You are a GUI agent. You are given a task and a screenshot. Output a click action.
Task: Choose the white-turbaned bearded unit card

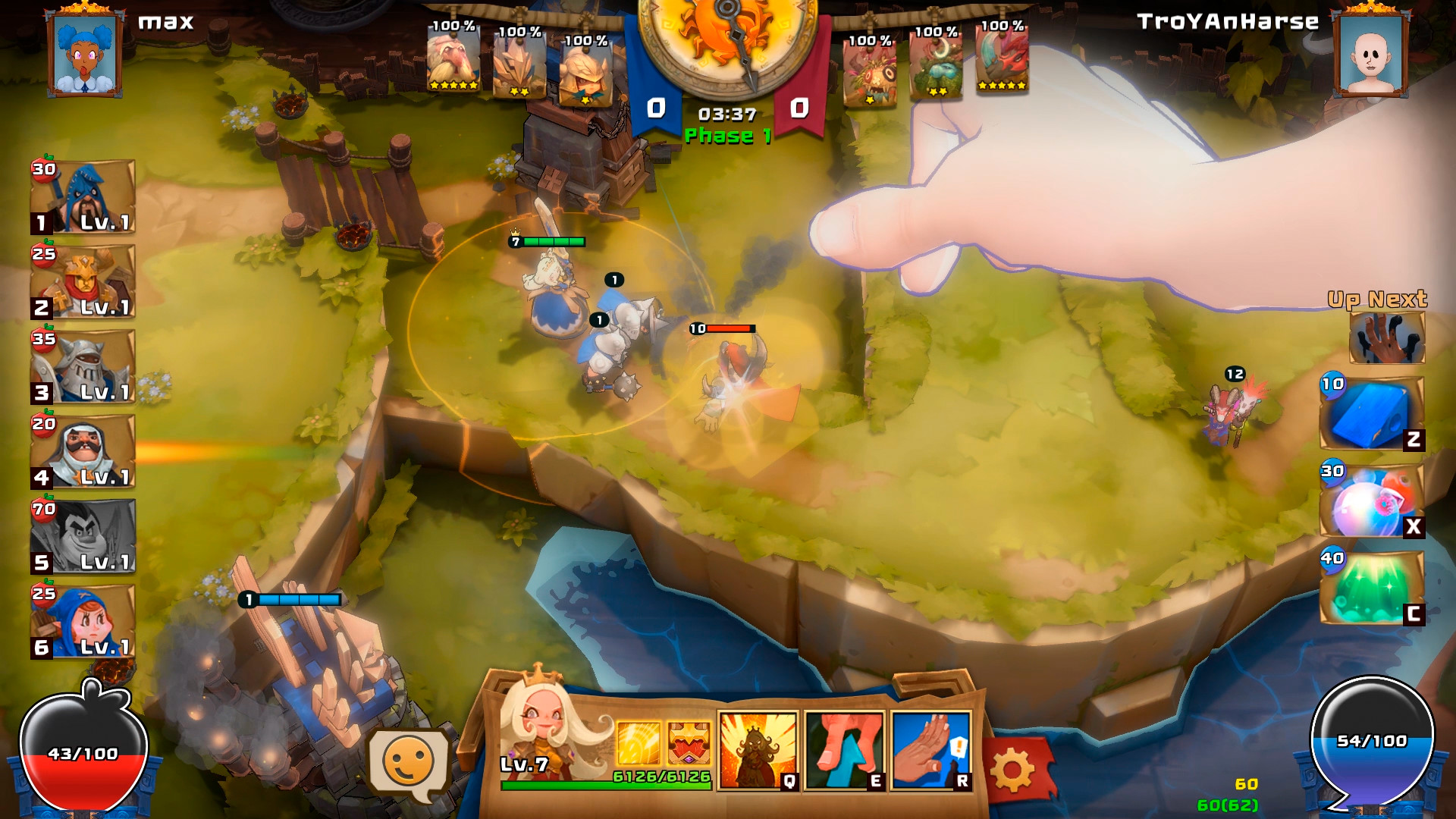83,450
